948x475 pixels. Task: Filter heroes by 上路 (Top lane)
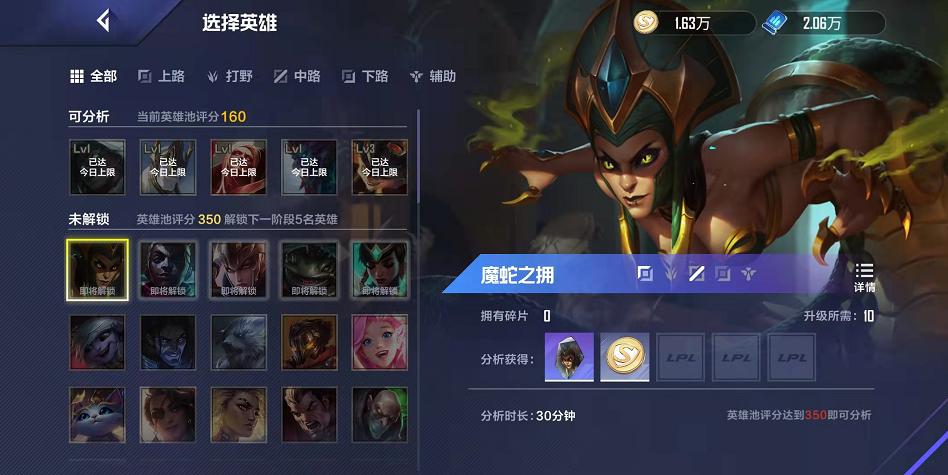pos(161,76)
